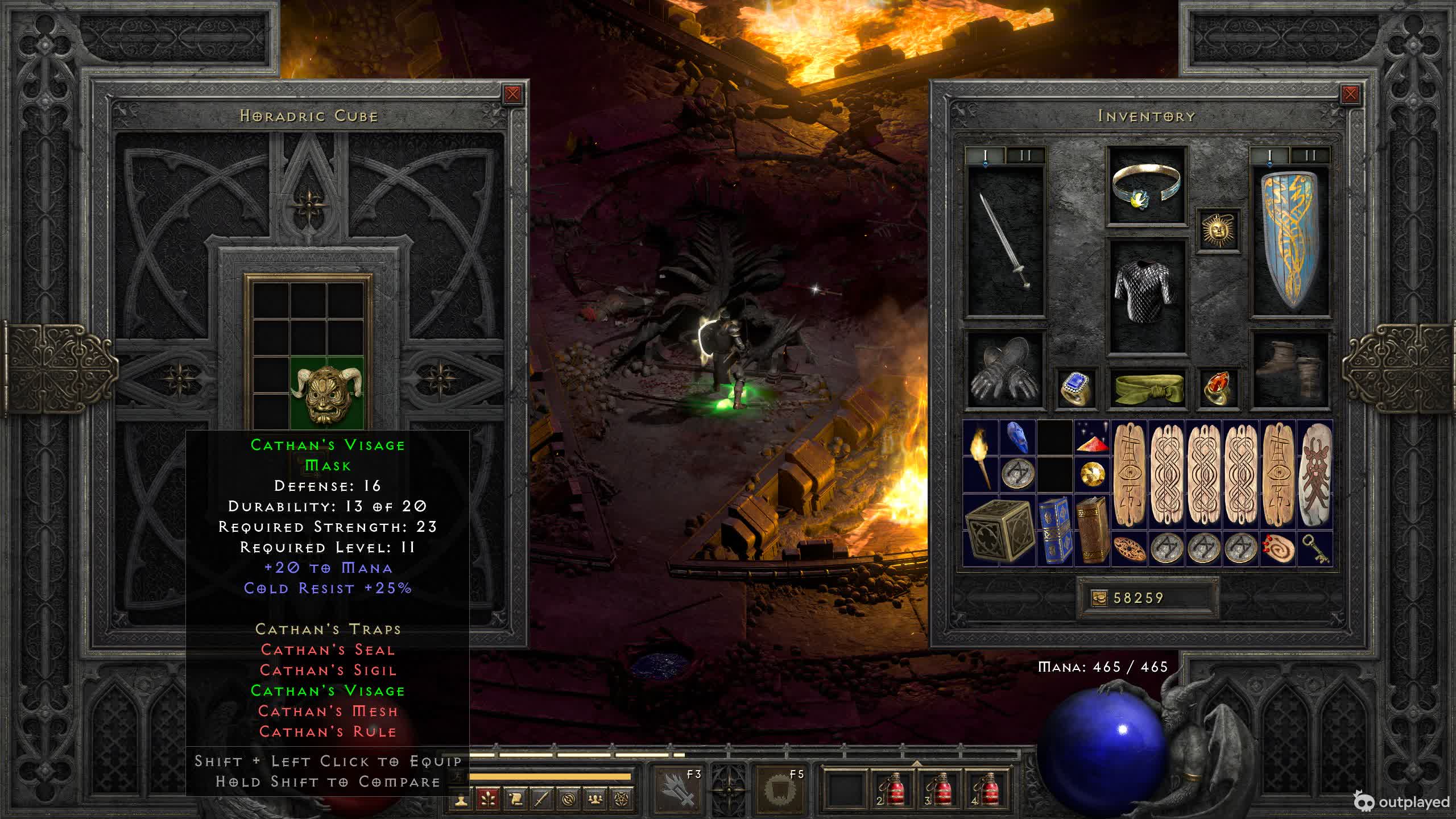Select the key in inventory
1456x819 pixels.
(1314, 549)
